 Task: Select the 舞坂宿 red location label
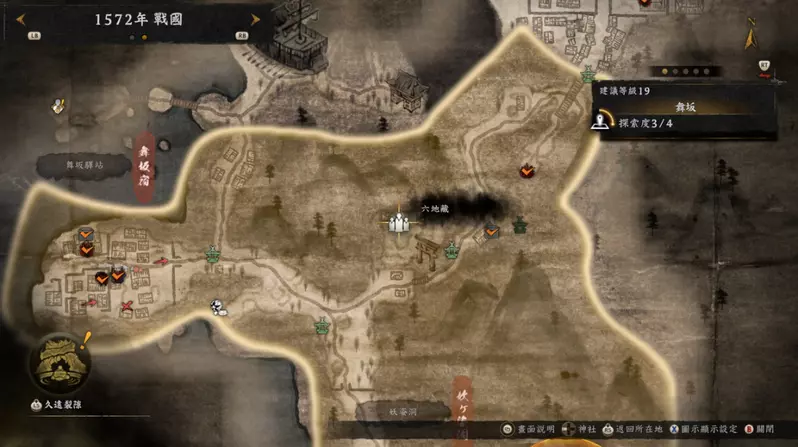point(144,169)
